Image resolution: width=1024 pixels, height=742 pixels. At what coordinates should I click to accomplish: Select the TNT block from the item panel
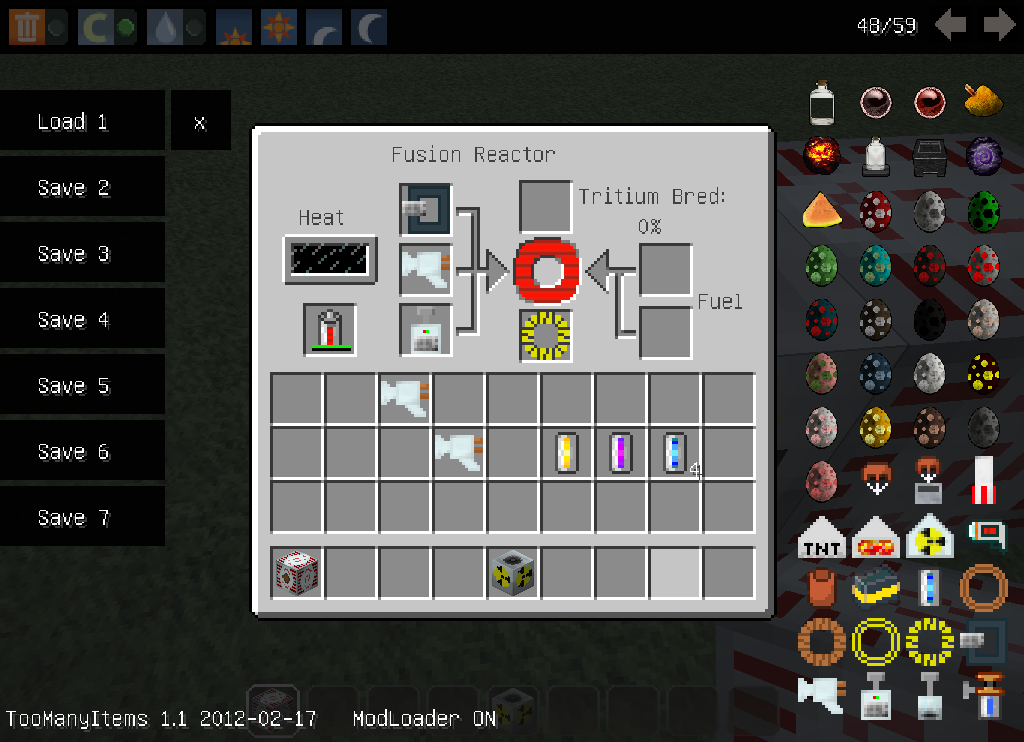[x=822, y=540]
